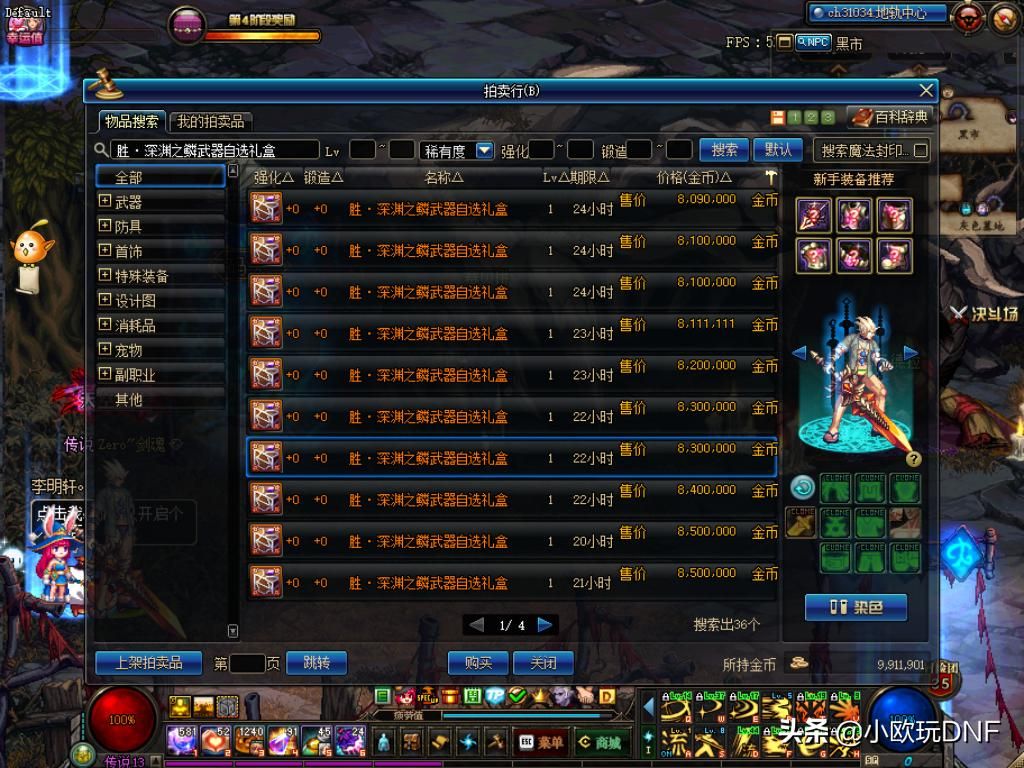Image resolution: width=1024 pixels, height=768 pixels.
Task: Click the 关闭 close button
Action: [543, 663]
